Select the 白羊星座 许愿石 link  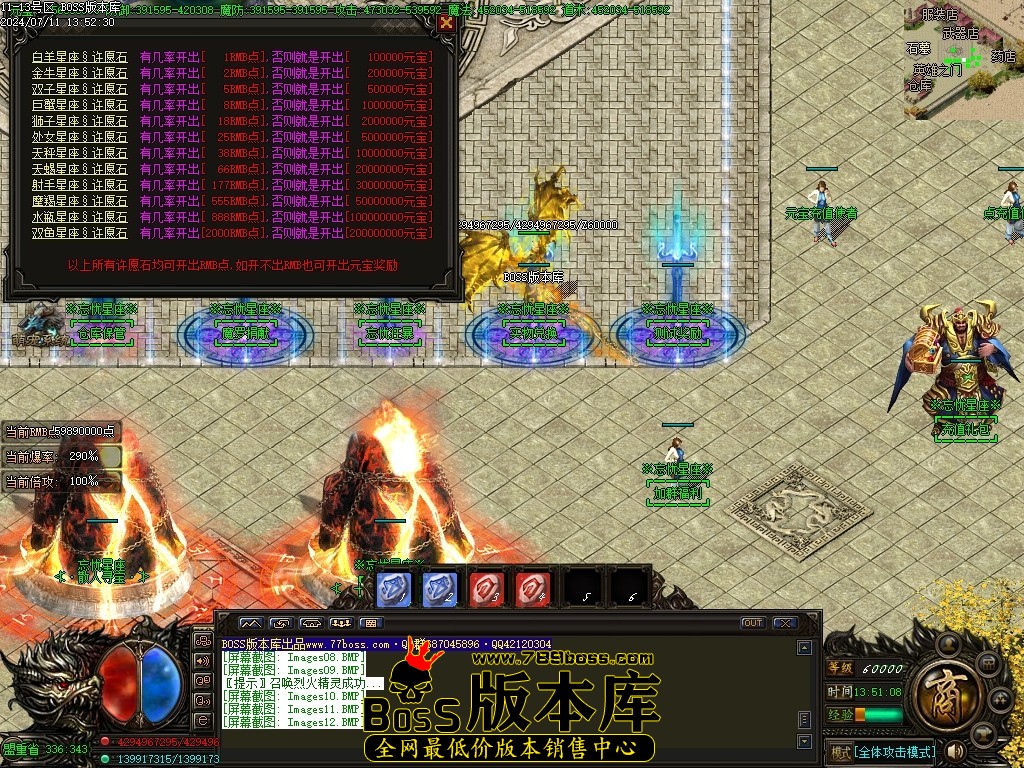pyautogui.click(x=80, y=57)
